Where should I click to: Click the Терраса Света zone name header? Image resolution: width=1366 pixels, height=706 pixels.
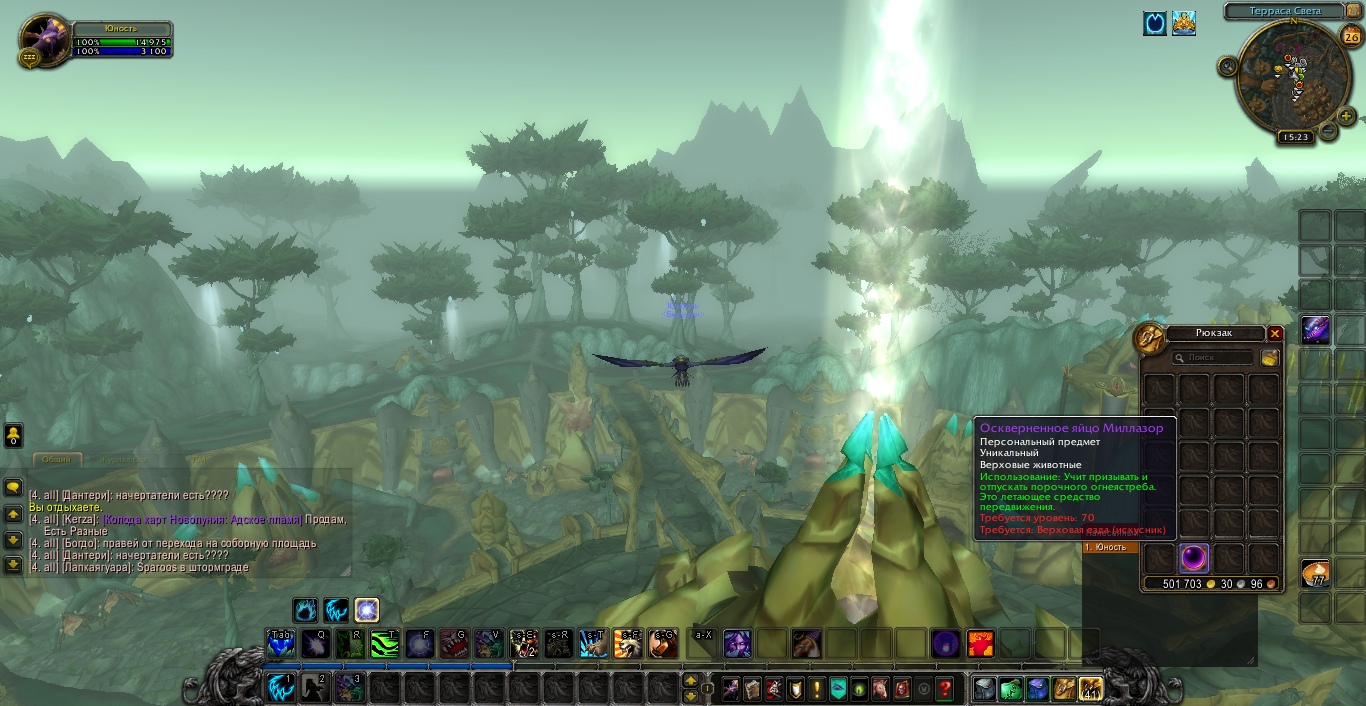(x=1285, y=11)
